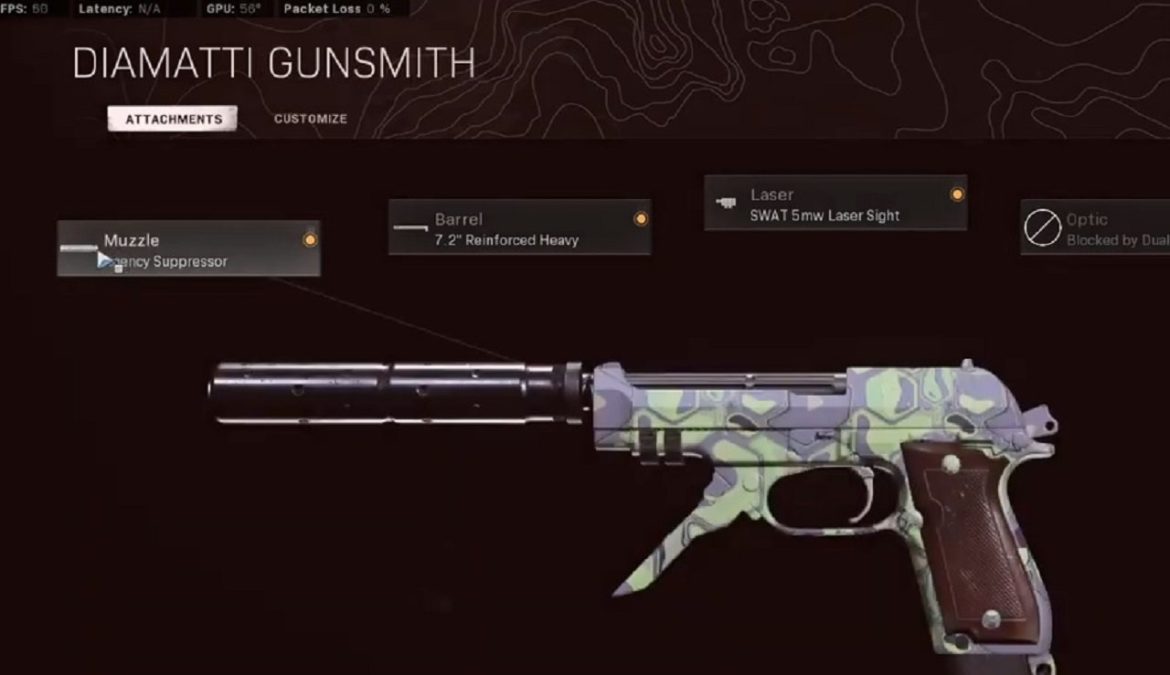Switch to the Attachments tab
The width and height of the screenshot is (1170, 675).
click(x=173, y=119)
